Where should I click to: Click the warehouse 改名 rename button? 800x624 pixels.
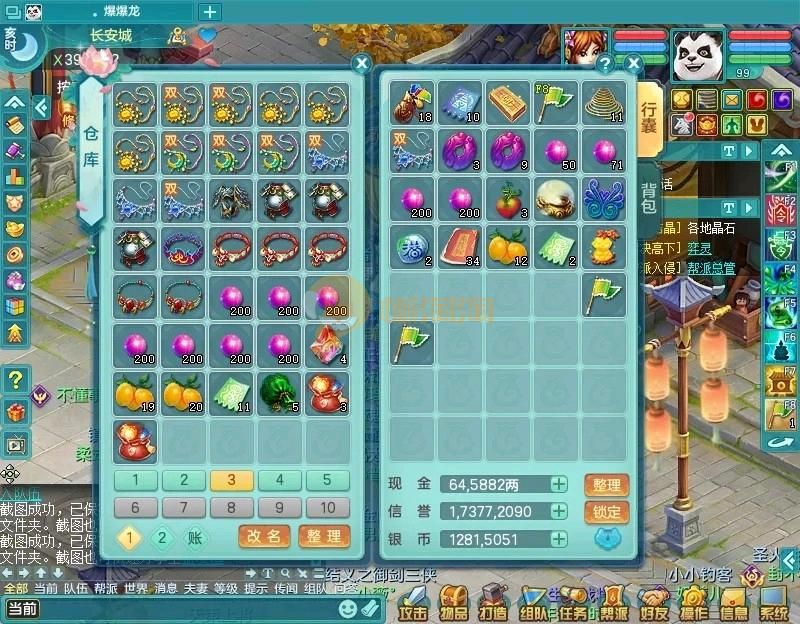(x=264, y=537)
